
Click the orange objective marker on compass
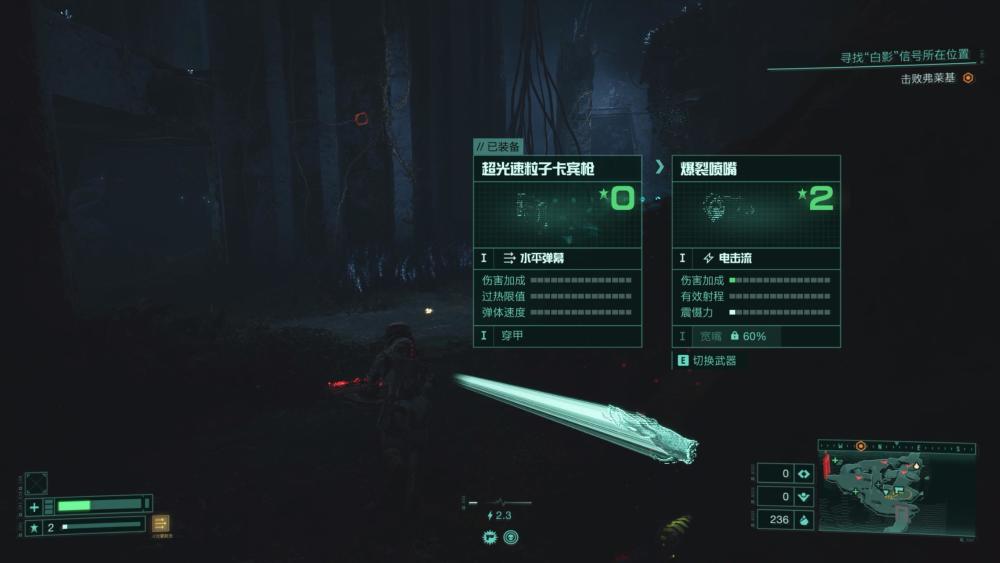pos(860,445)
